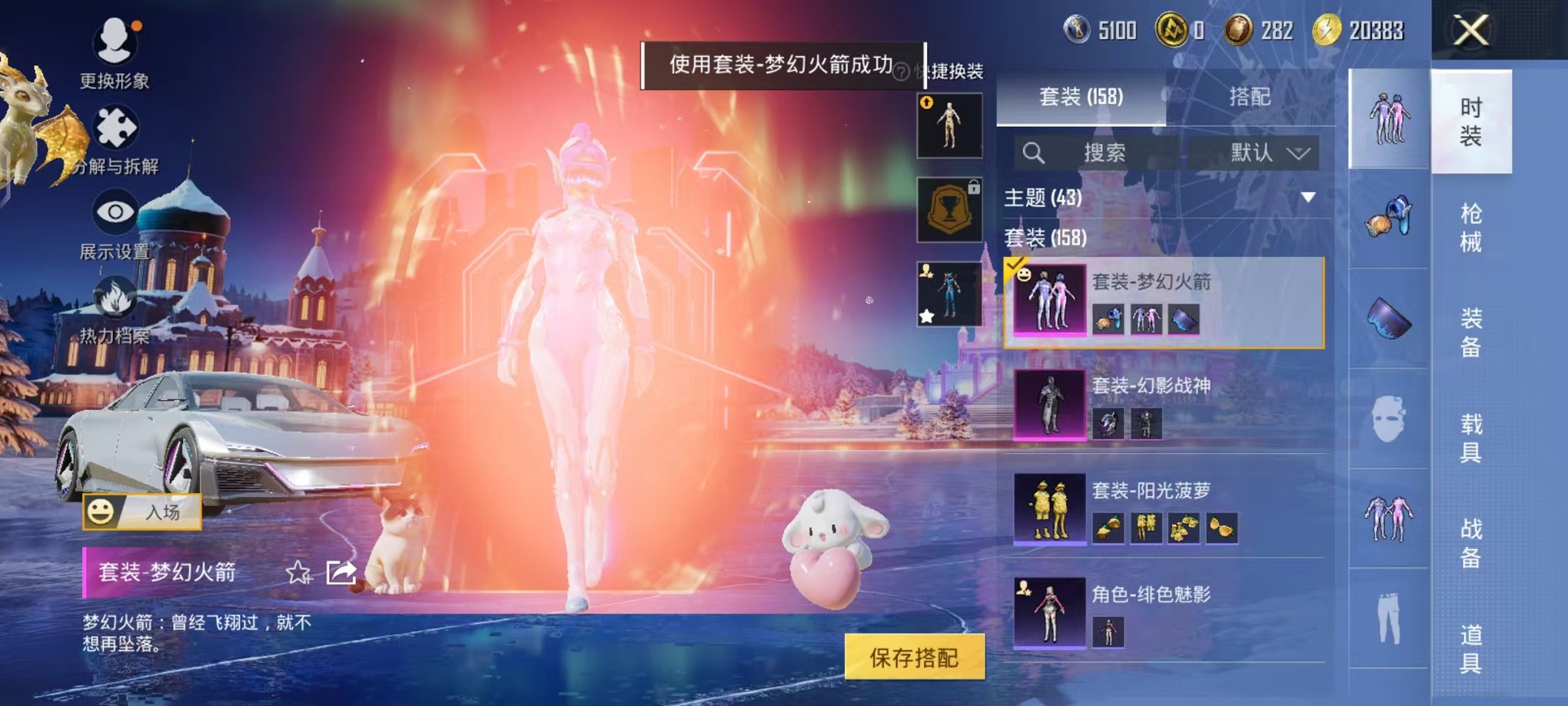The image size is (1568, 706).
Task: Click the search magnifier icon
Action: click(1034, 153)
